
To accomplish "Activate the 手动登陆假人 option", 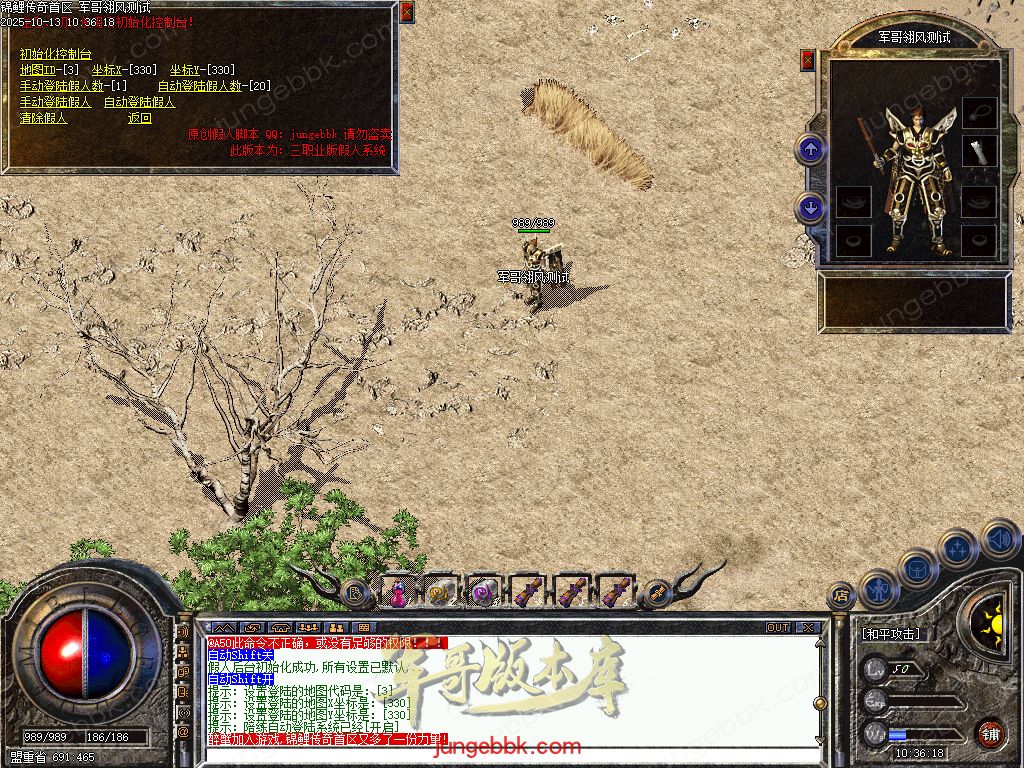I will [55, 102].
